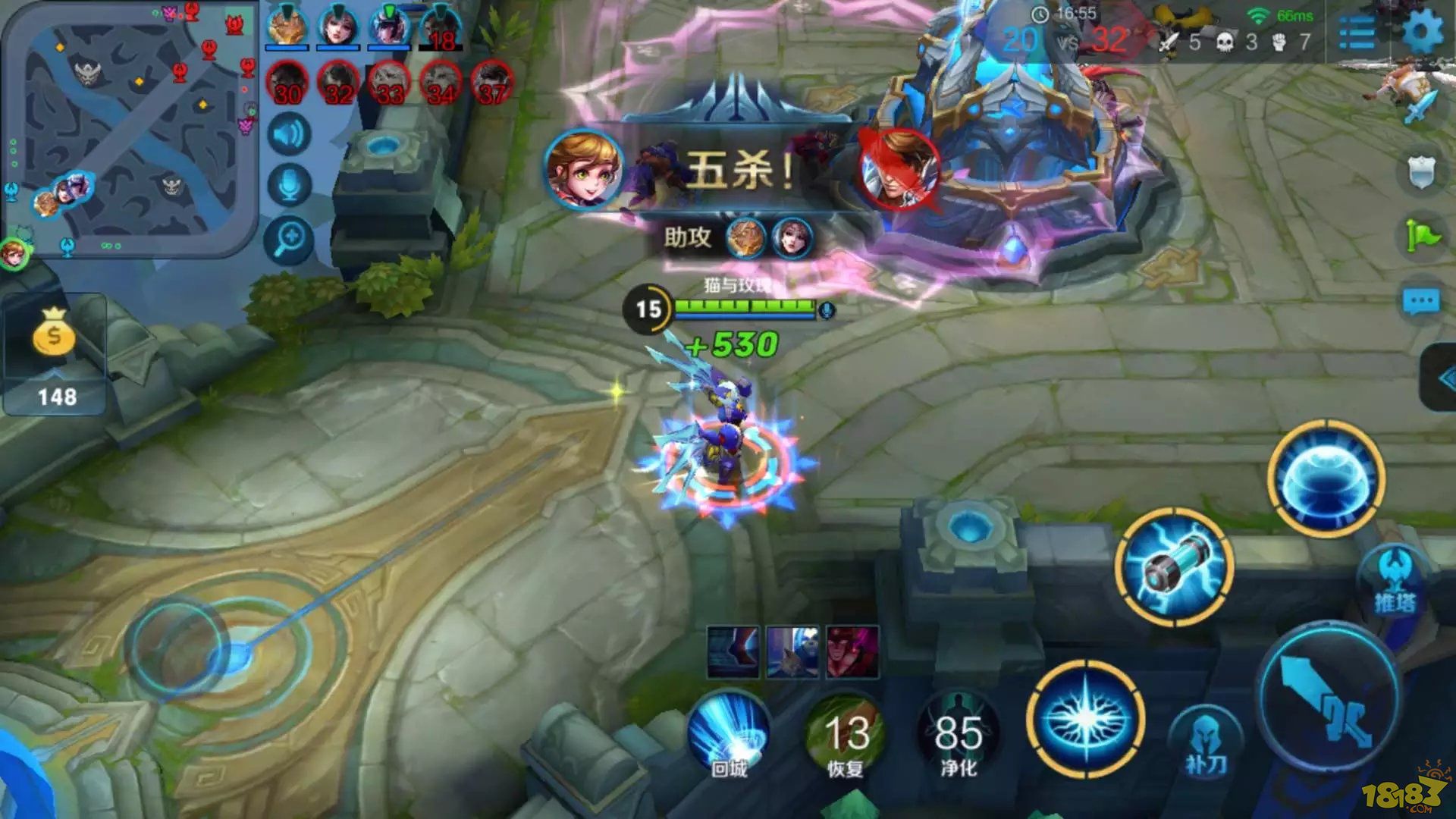
Task: Toggle the speaker sound button
Action: (x=289, y=135)
